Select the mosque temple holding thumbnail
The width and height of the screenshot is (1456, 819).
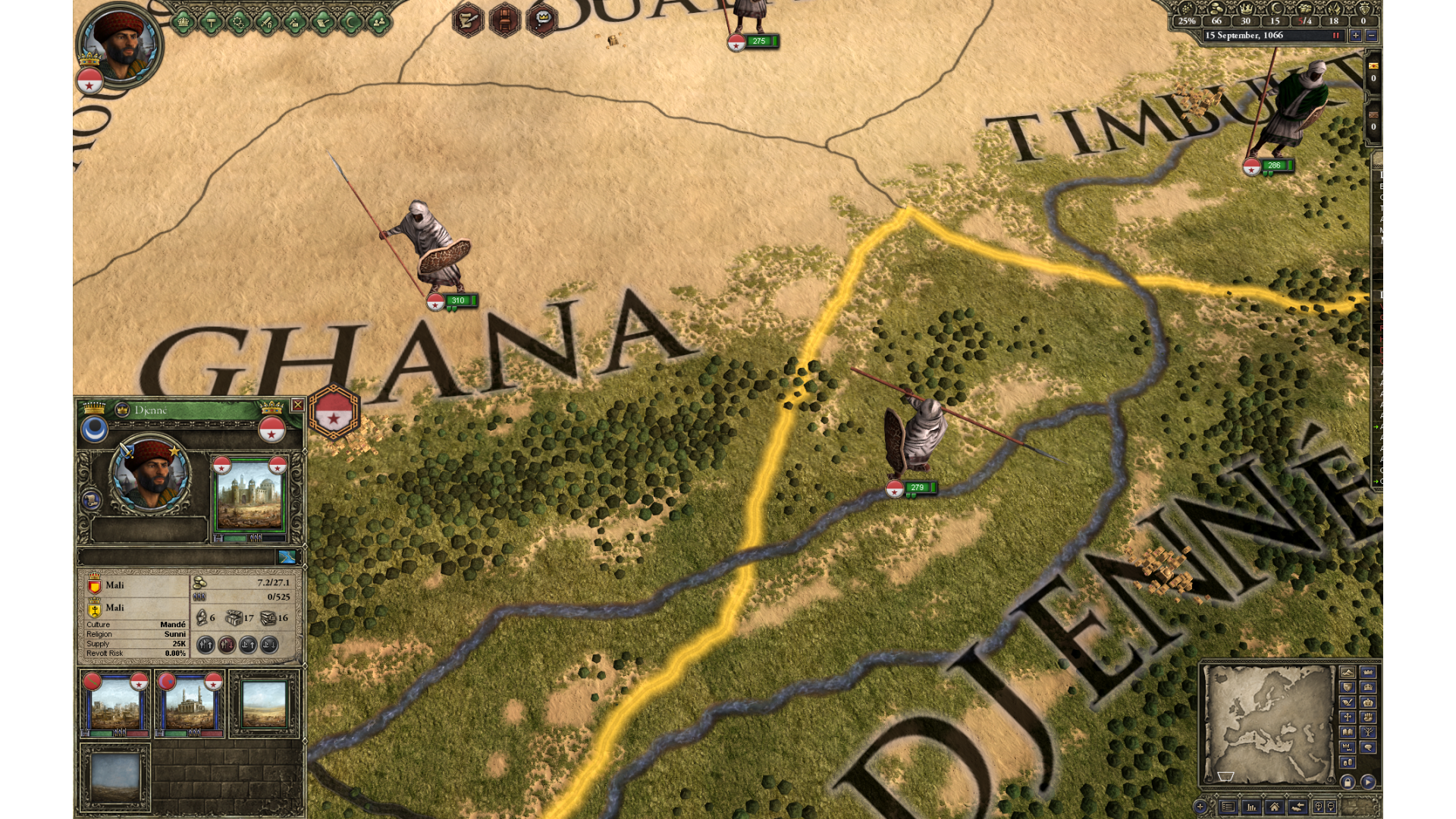click(190, 704)
